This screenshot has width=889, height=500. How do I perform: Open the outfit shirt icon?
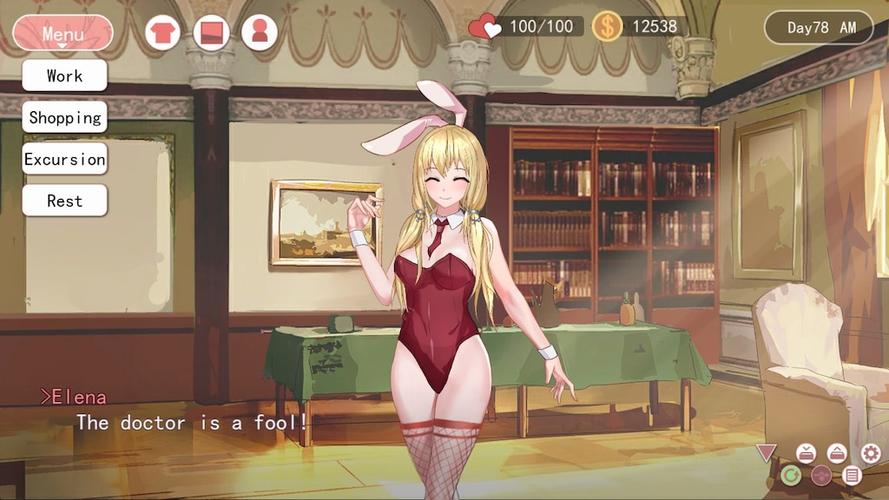pos(163,33)
